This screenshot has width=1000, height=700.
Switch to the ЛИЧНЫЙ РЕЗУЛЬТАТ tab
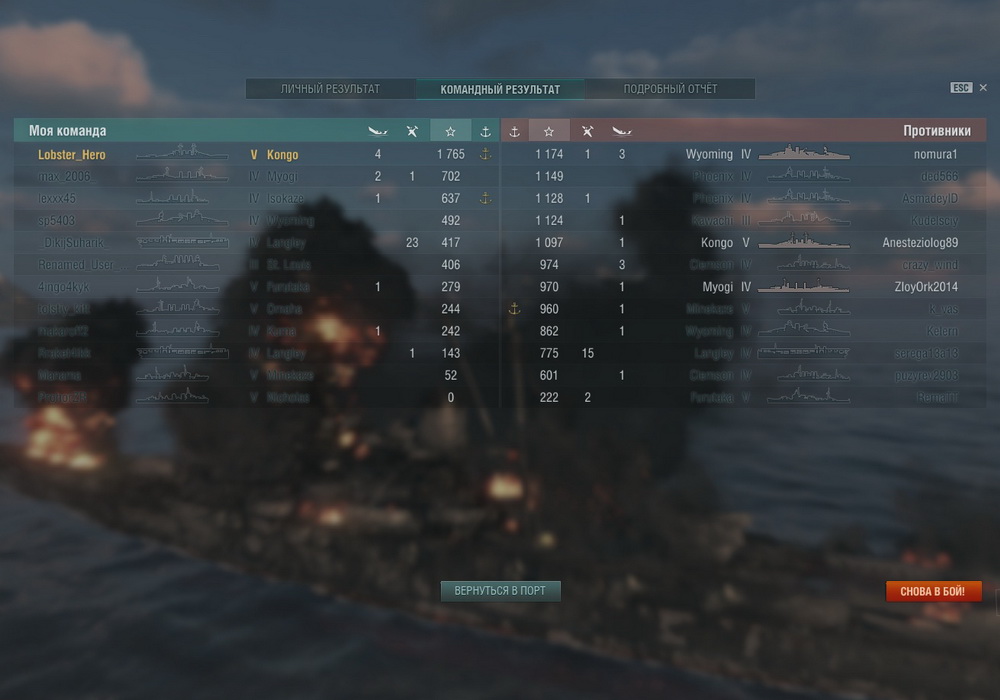[x=330, y=89]
